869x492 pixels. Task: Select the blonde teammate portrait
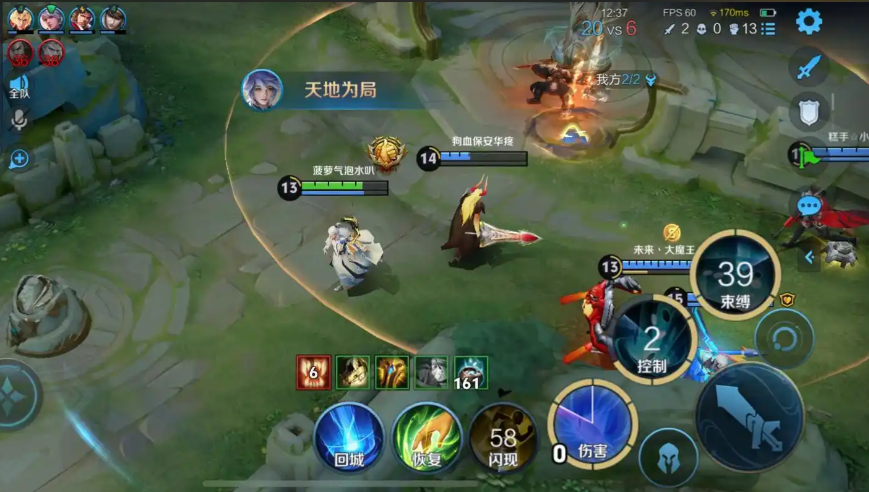19,18
